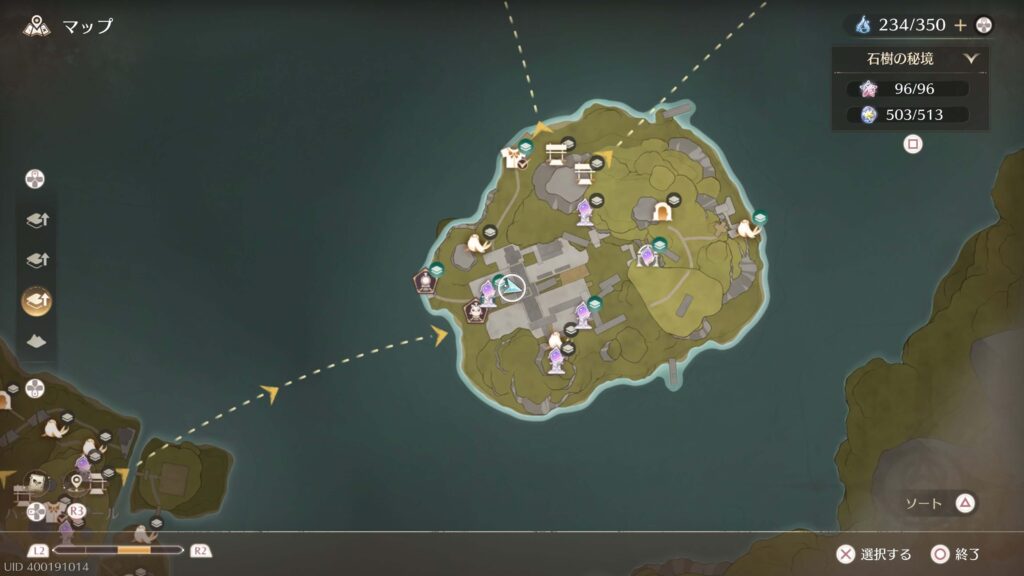Select the pentagon-framed character marker
Screen dimensions: 1024x576
coord(475,311)
